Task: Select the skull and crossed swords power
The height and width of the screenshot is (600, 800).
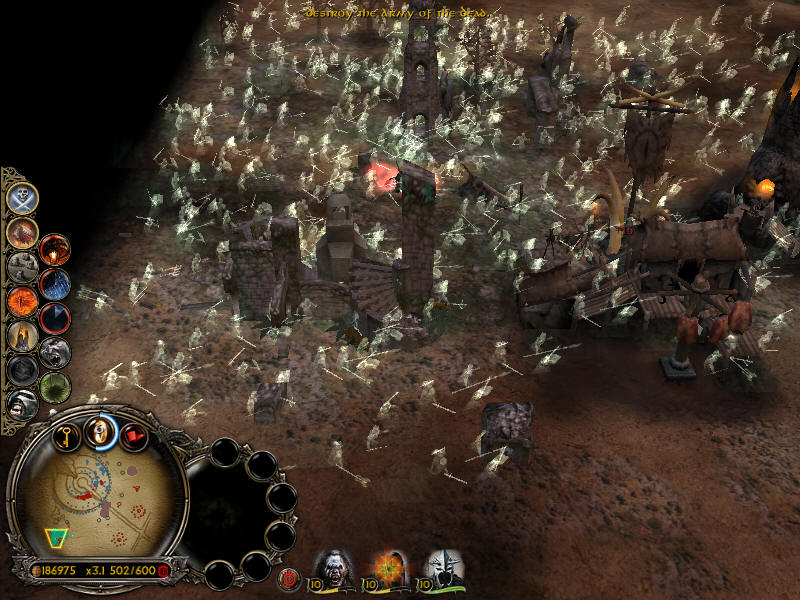Action: pos(22,198)
